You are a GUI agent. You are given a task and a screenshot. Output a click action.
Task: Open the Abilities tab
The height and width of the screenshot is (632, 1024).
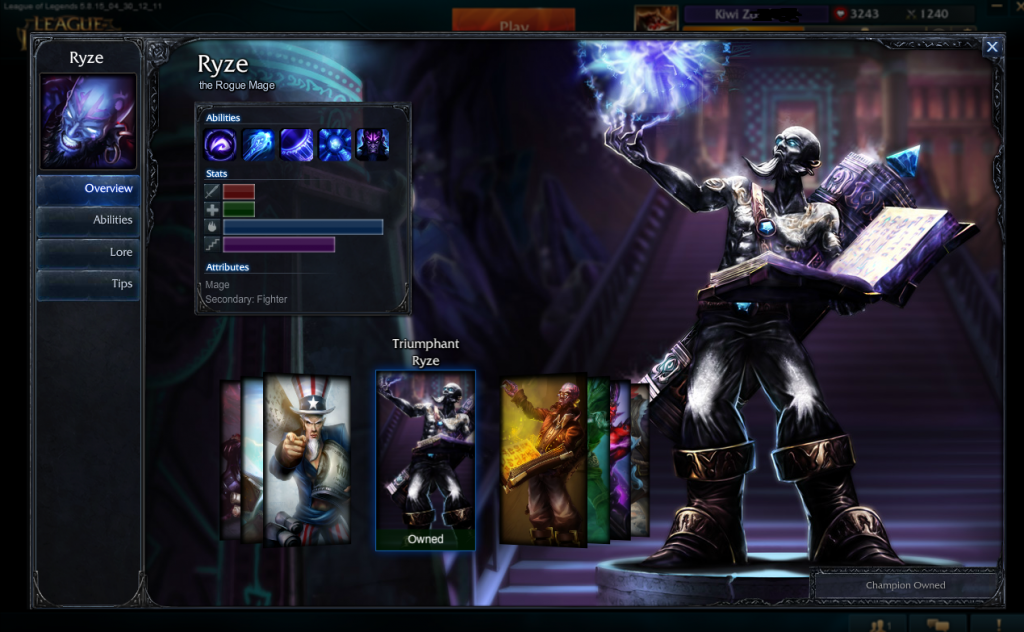click(x=88, y=221)
